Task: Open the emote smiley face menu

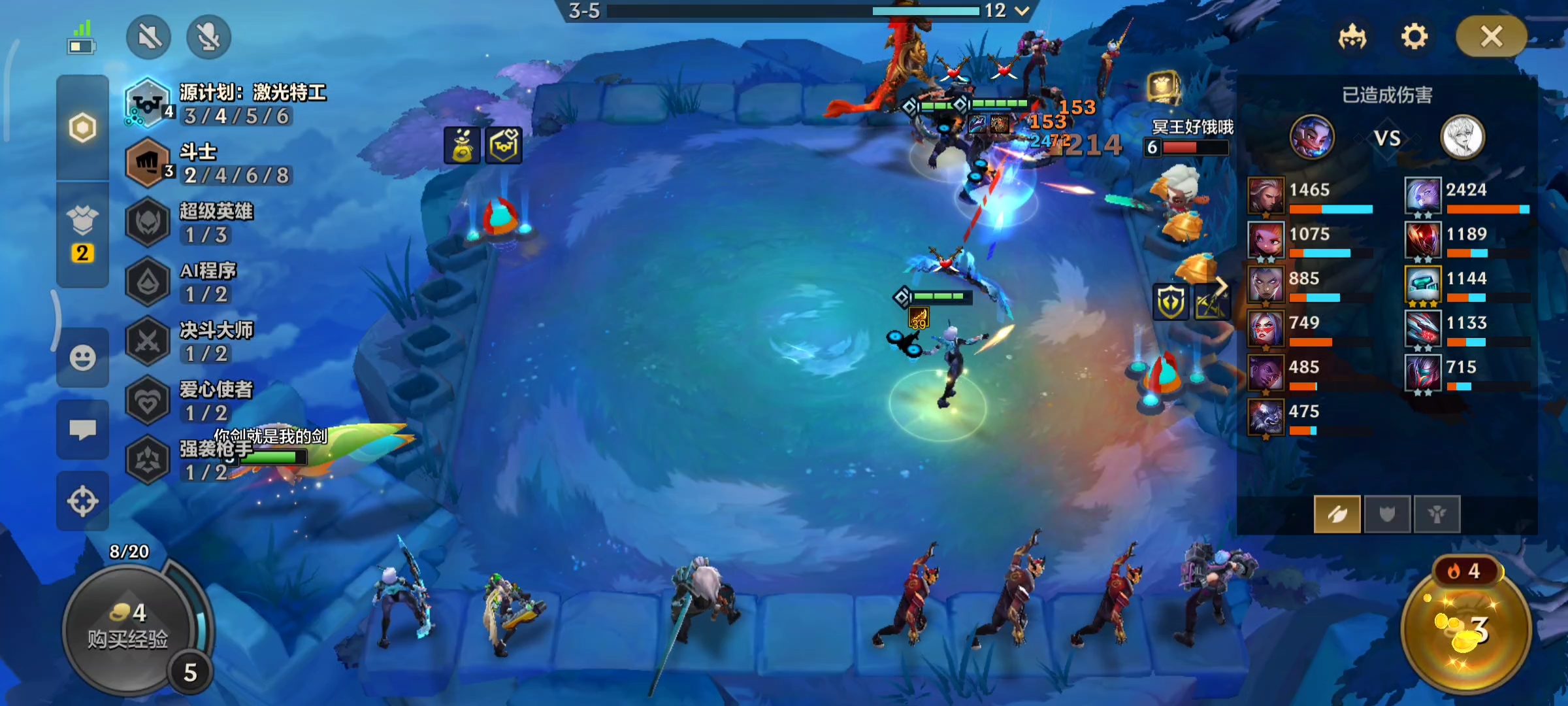Action: pos(82,358)
